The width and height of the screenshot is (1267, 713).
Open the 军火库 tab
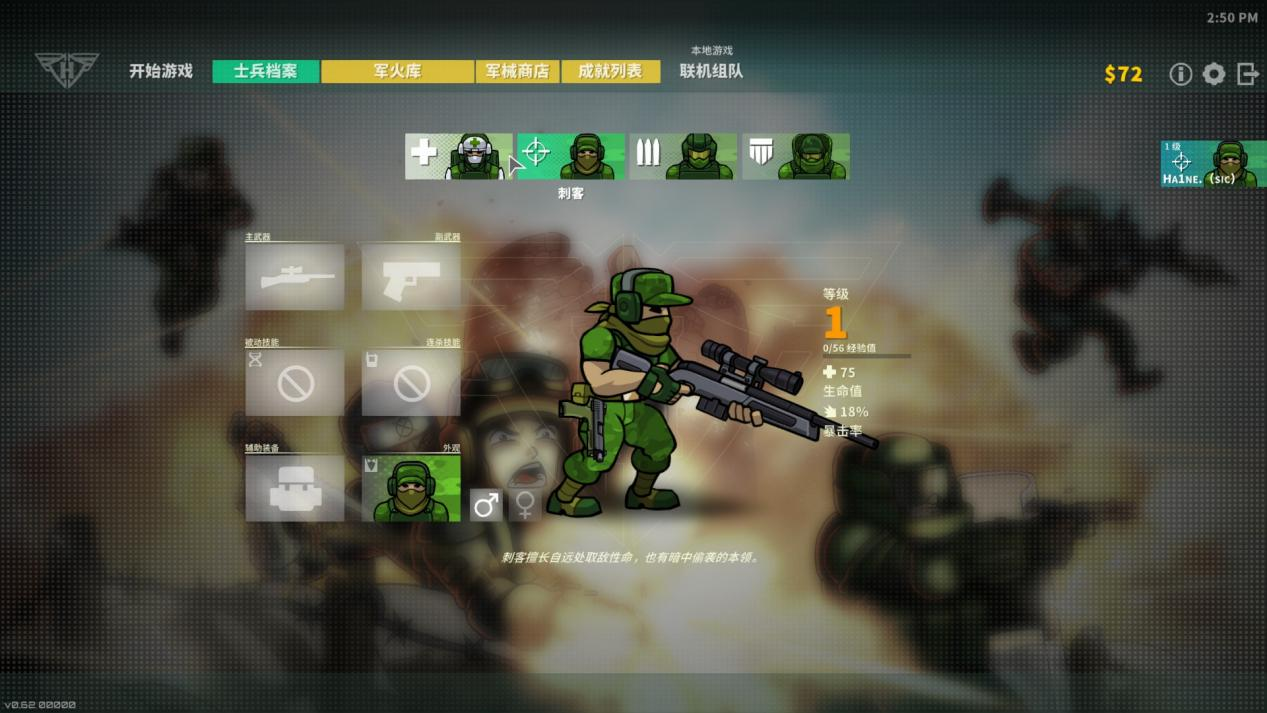coord(397,71)
